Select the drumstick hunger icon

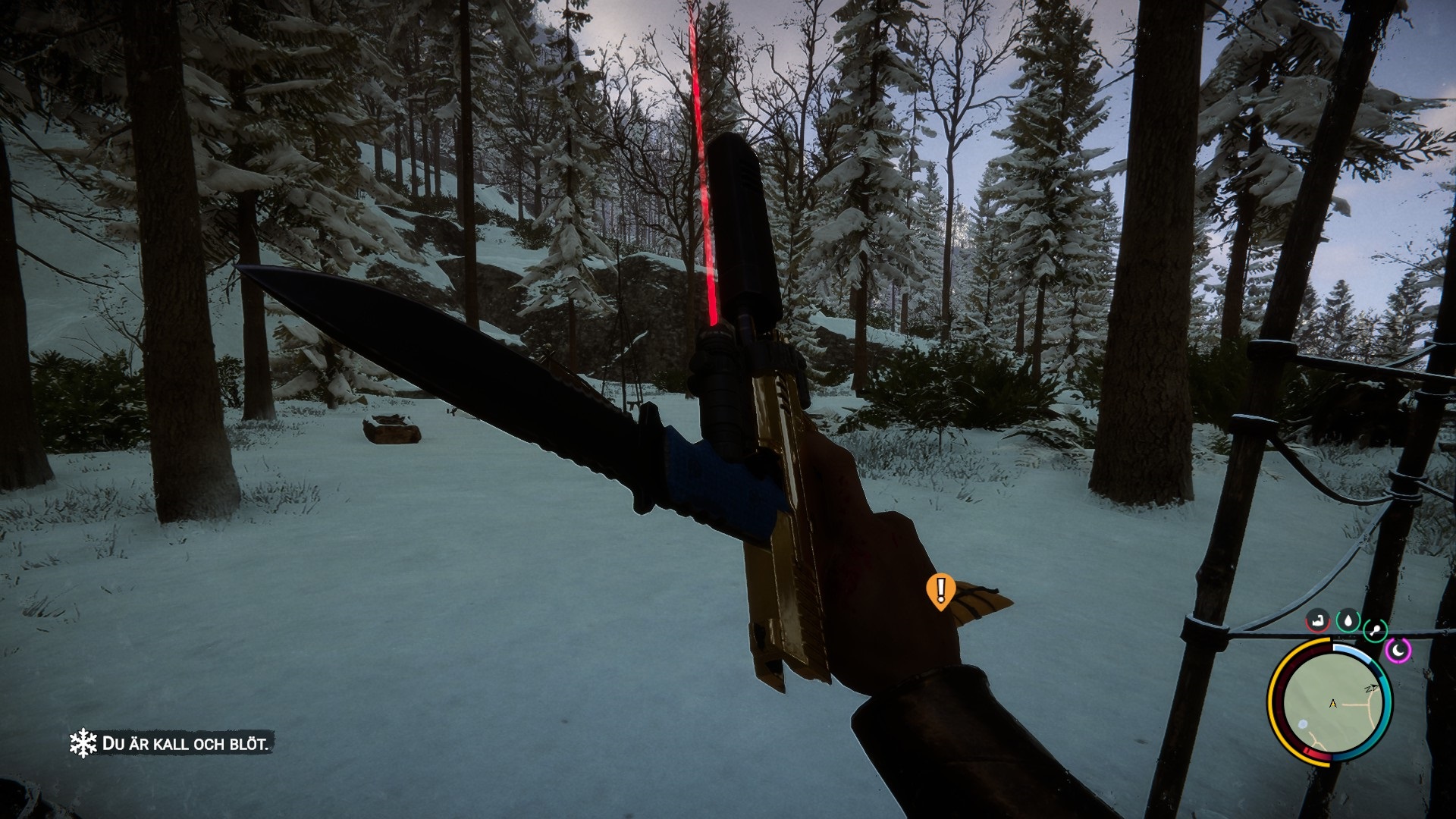tap(1375, 629)
